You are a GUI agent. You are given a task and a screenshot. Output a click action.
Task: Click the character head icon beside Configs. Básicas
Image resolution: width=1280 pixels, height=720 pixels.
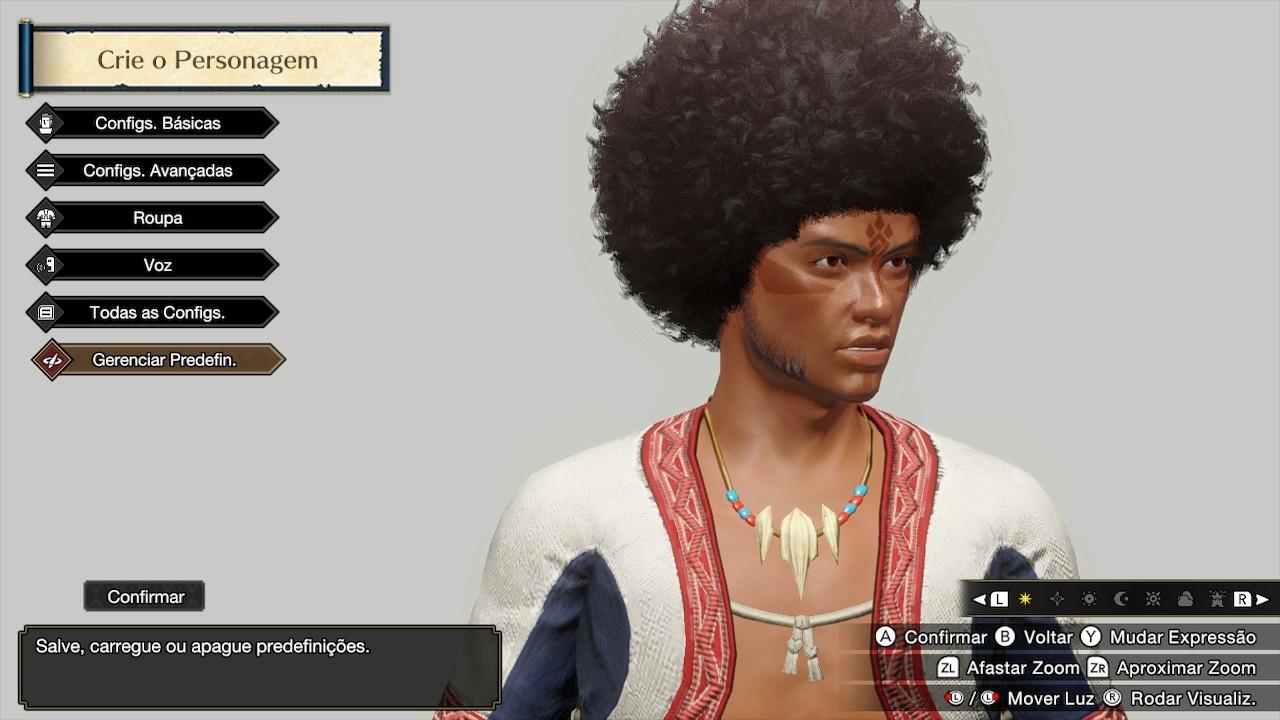pos(44,122)
